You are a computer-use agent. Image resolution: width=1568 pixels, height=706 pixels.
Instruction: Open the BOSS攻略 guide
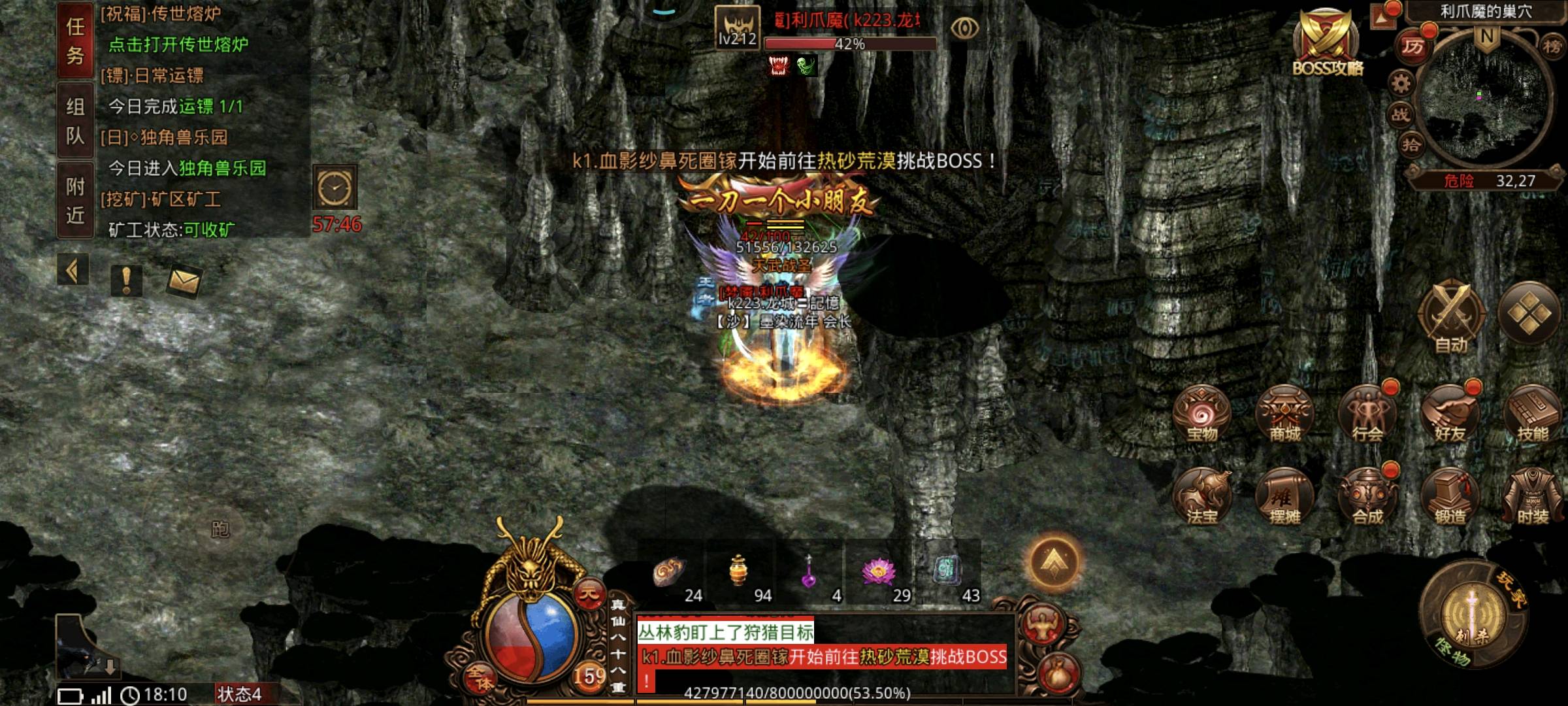pyautogui.click(x=1327, y=43)
